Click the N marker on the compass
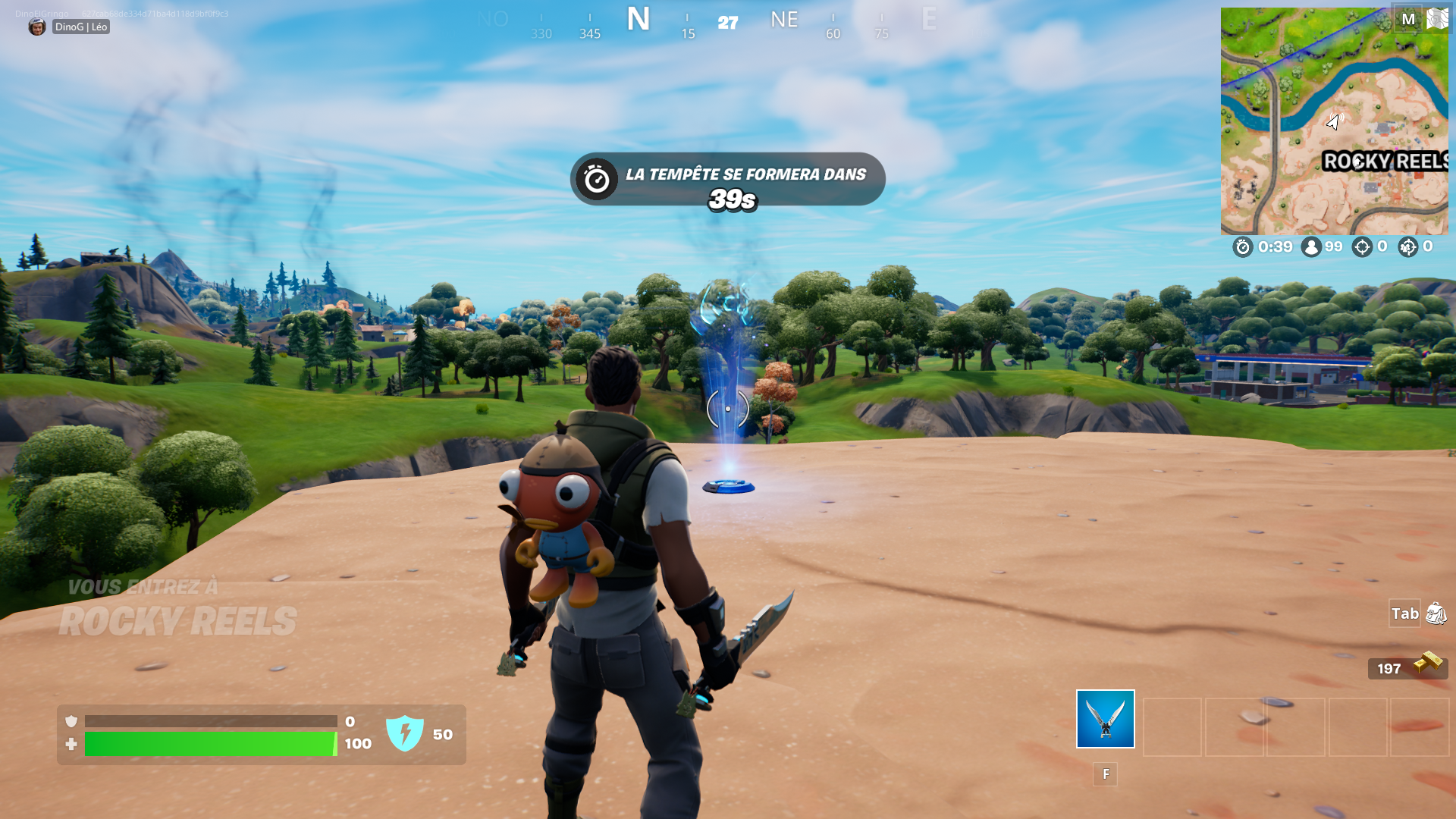 [x=639, y=20]
